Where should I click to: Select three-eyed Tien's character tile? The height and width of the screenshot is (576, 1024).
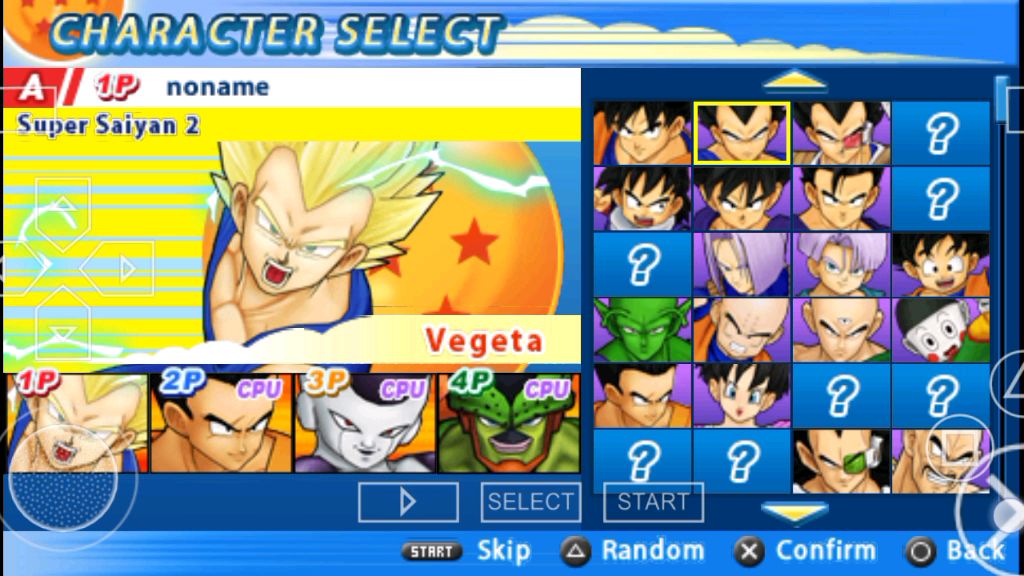[x=841, y=329]
